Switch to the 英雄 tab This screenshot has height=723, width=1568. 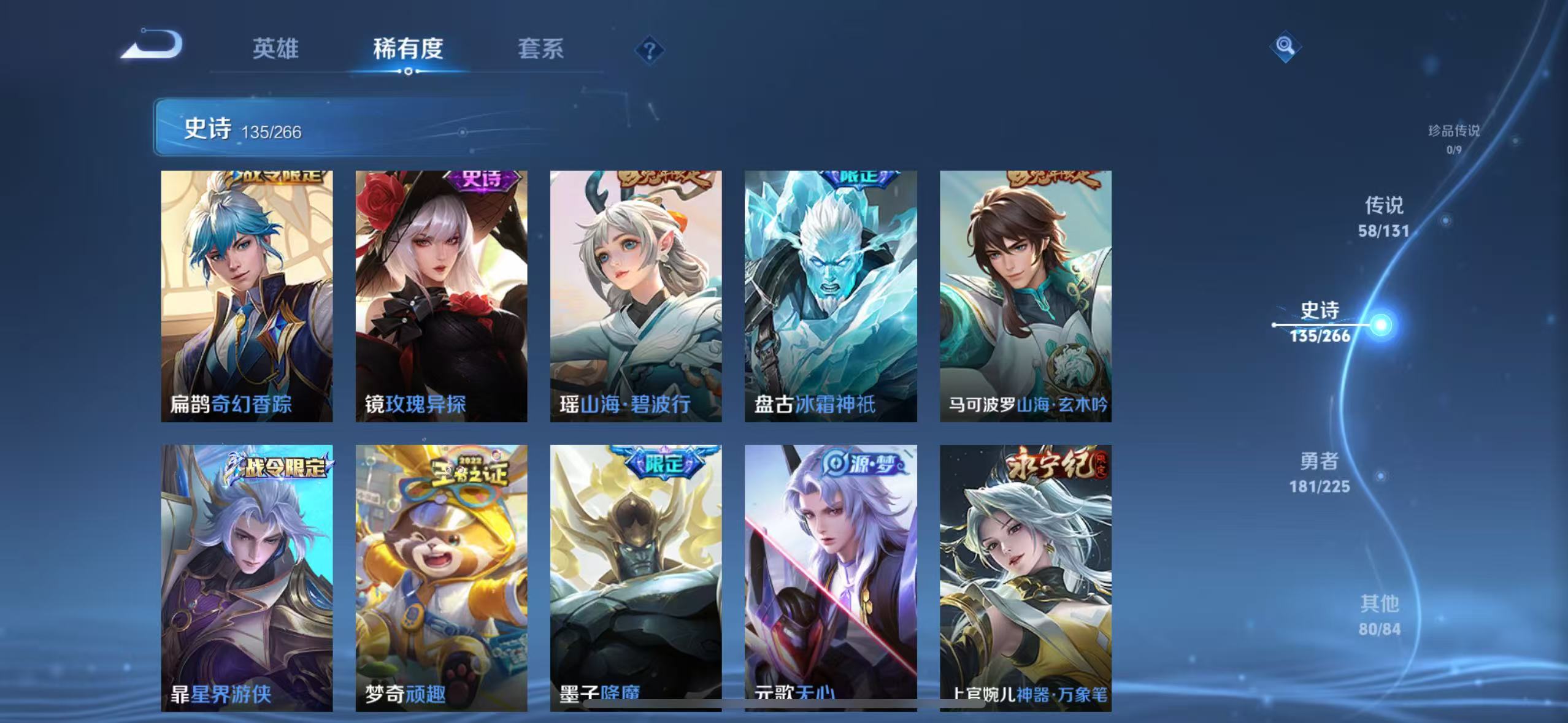point(275,49)
